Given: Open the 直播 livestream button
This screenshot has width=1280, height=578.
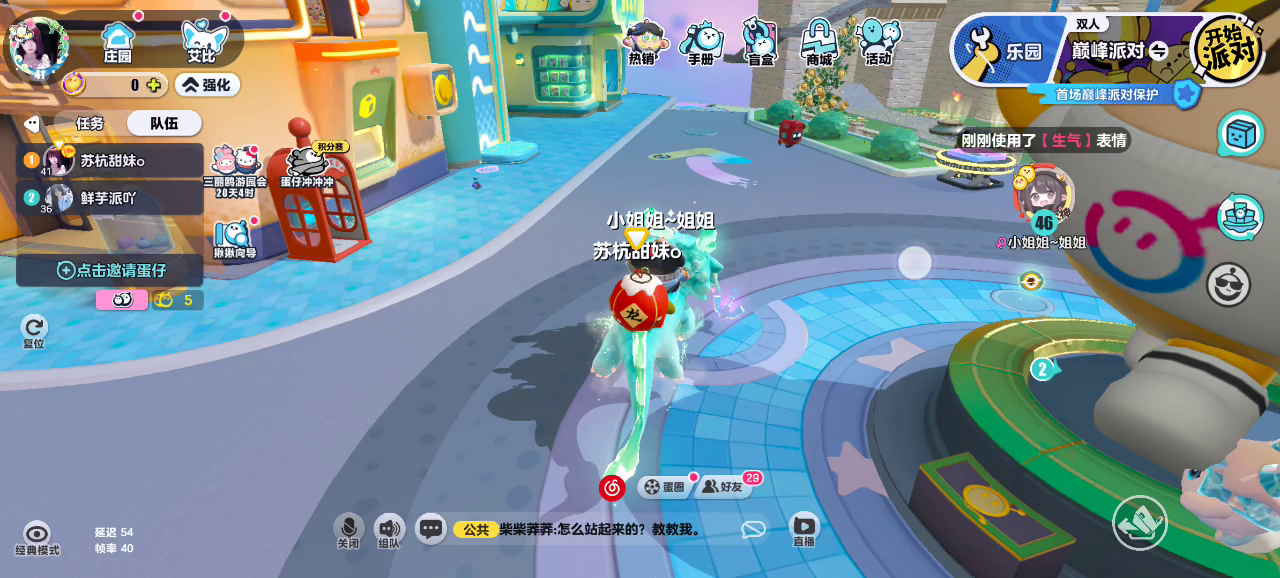Looking at the screenshot, I should 804,530.
